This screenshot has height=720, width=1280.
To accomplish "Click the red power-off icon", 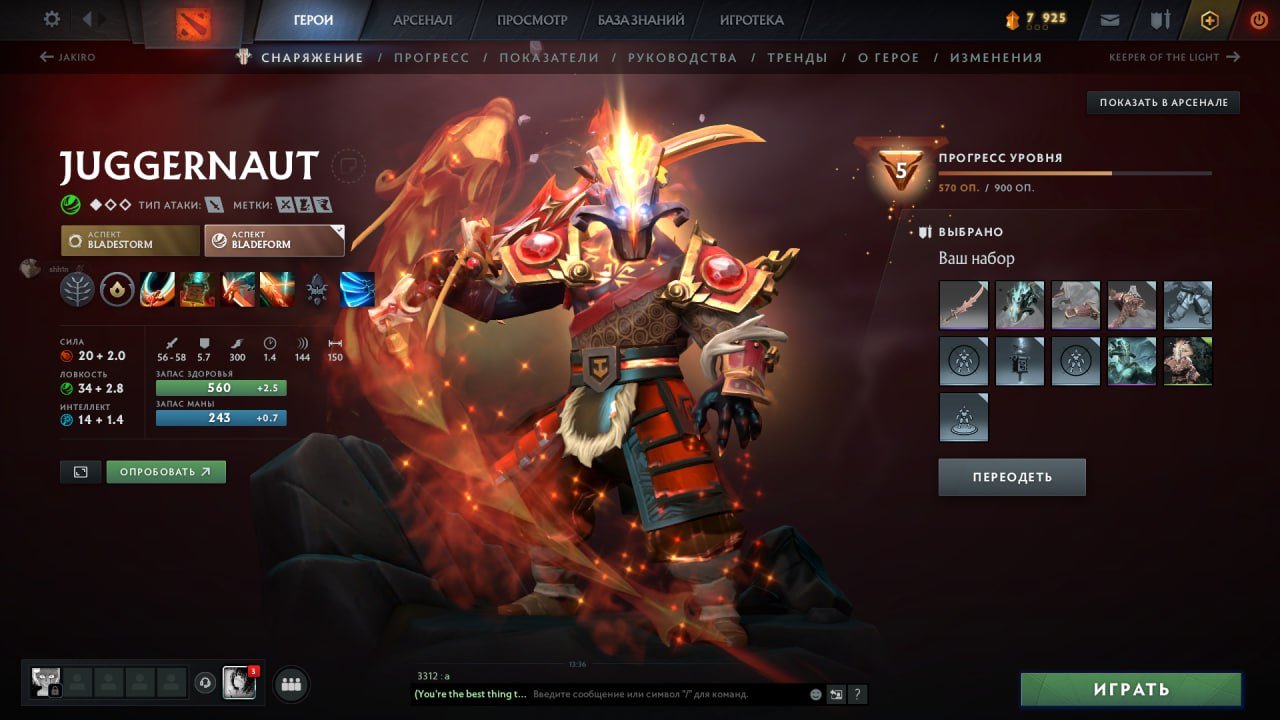I will [1258, 18].
